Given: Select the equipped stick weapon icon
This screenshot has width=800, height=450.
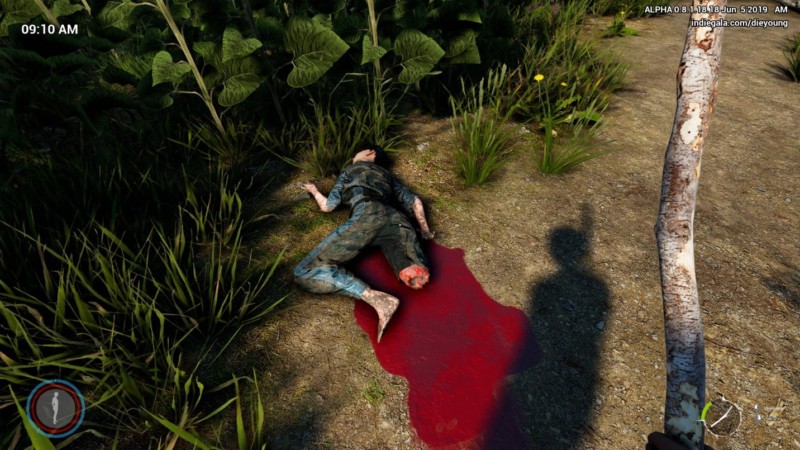Looking at the screenshot, I should click(721, 416).
